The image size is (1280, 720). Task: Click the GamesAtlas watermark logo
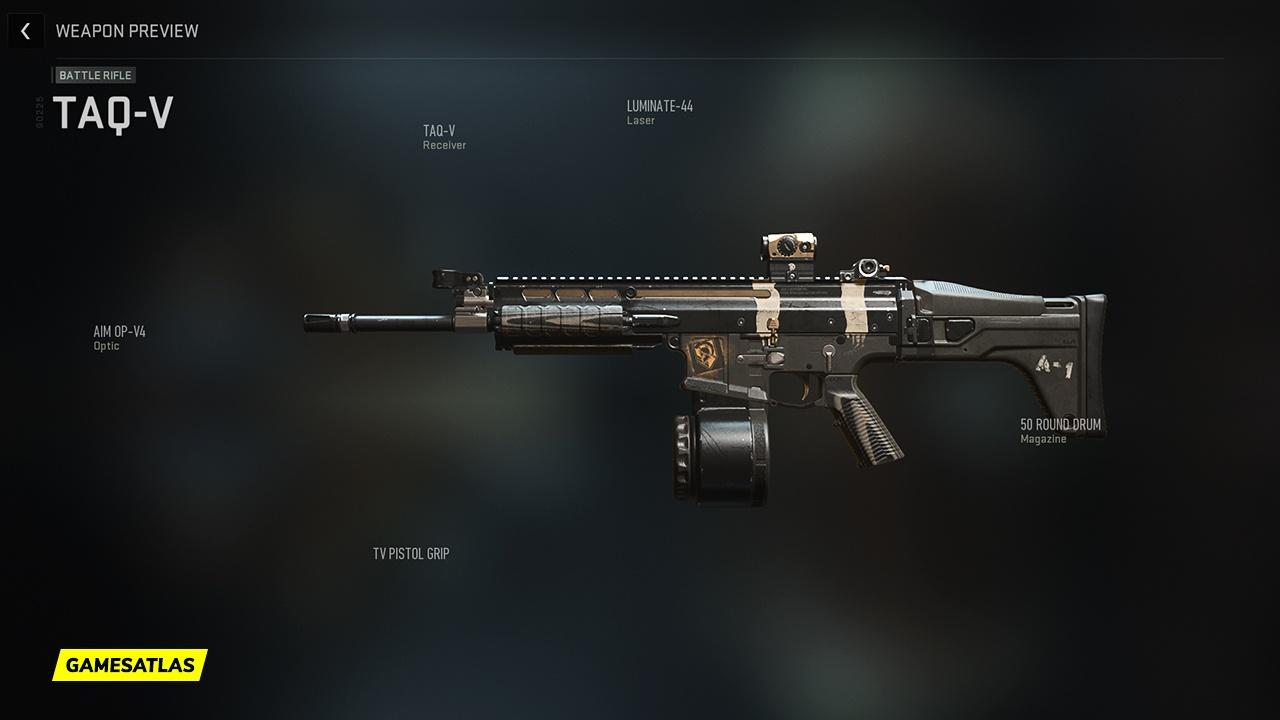click(x=130, y=664)
